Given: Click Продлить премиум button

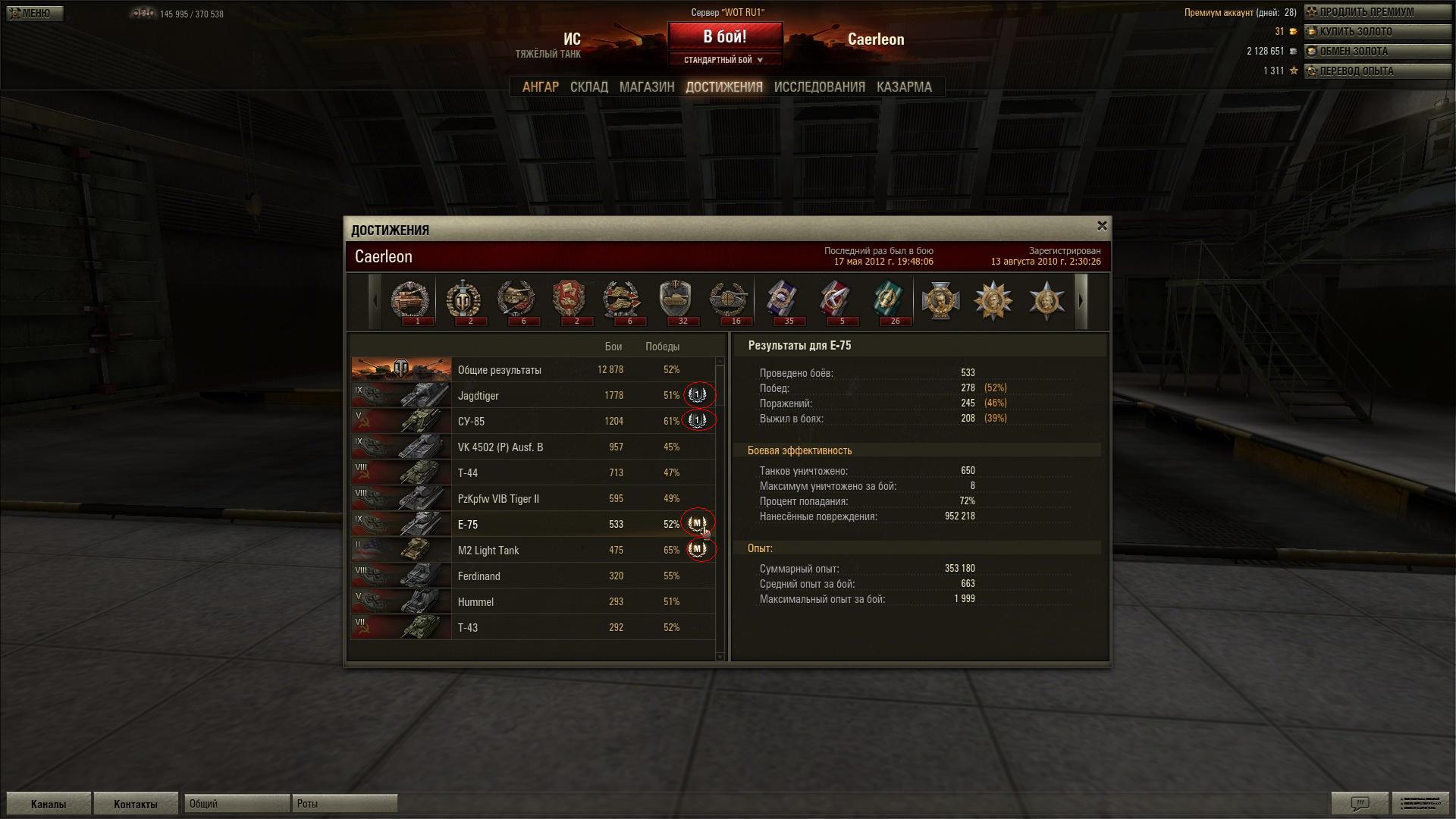Looking at the screenshot, I should 1376,12.
